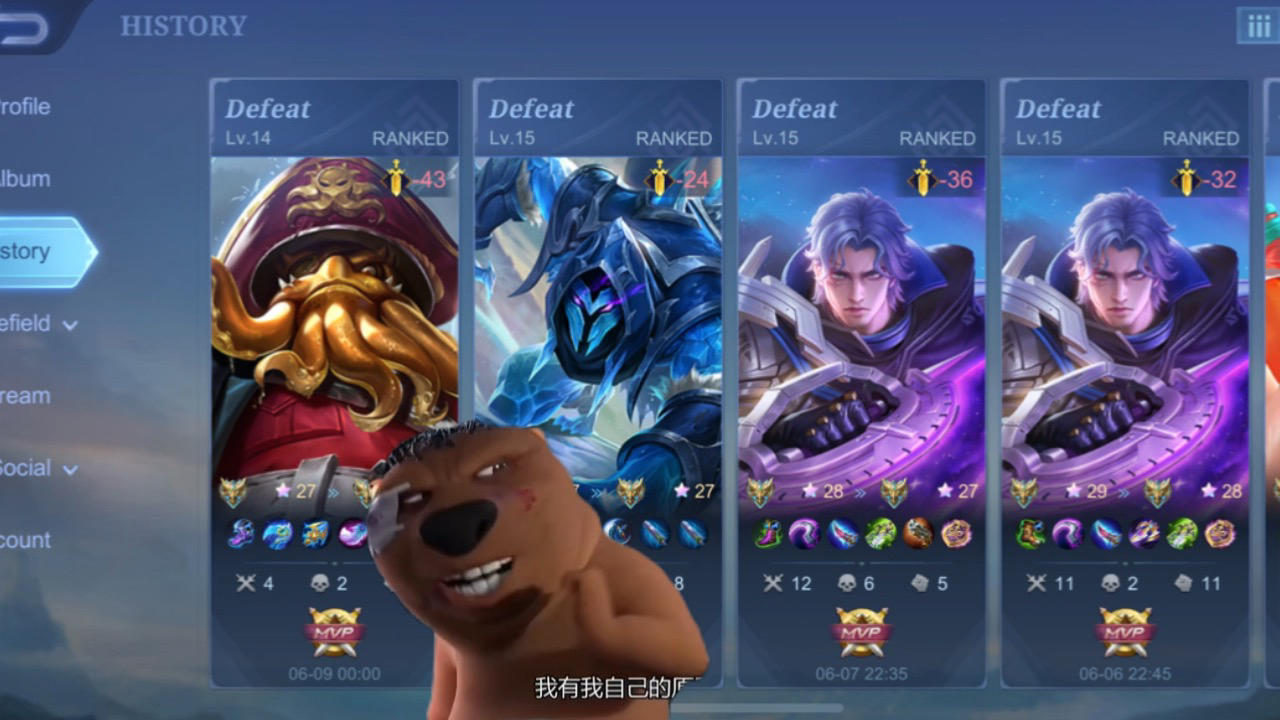Select the Account menu entry
The image size is (1280, 720).
point(27,540)
